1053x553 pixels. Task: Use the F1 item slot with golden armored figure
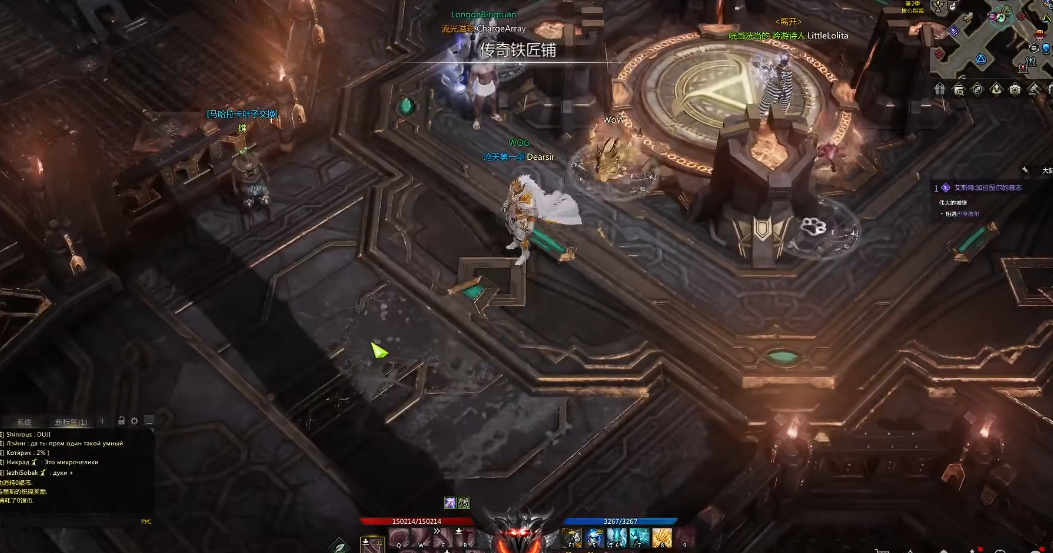(x=574, y=540)
